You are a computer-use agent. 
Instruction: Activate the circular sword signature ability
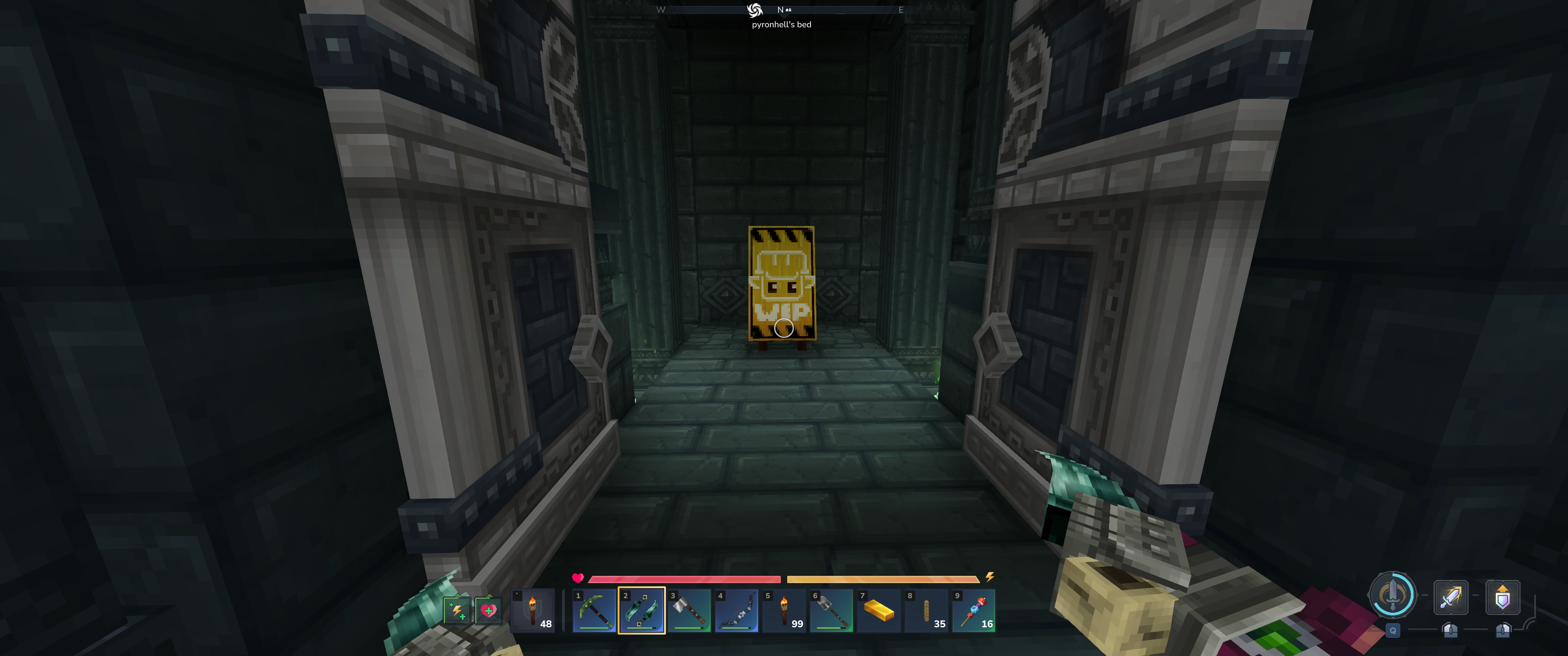point(1392,594)
